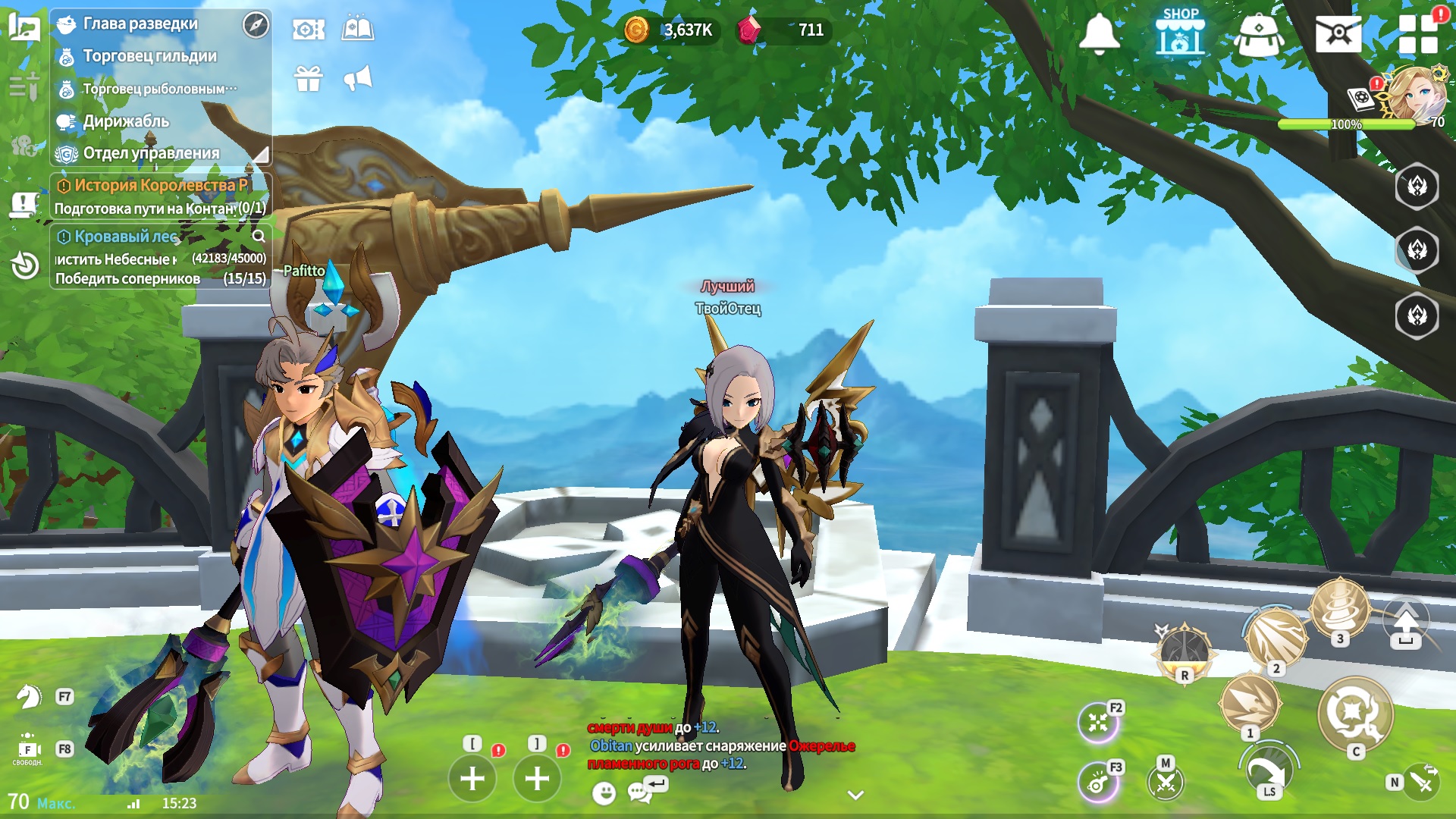Open the notification bell
1456x819 pixels.
click(1099, 33)
